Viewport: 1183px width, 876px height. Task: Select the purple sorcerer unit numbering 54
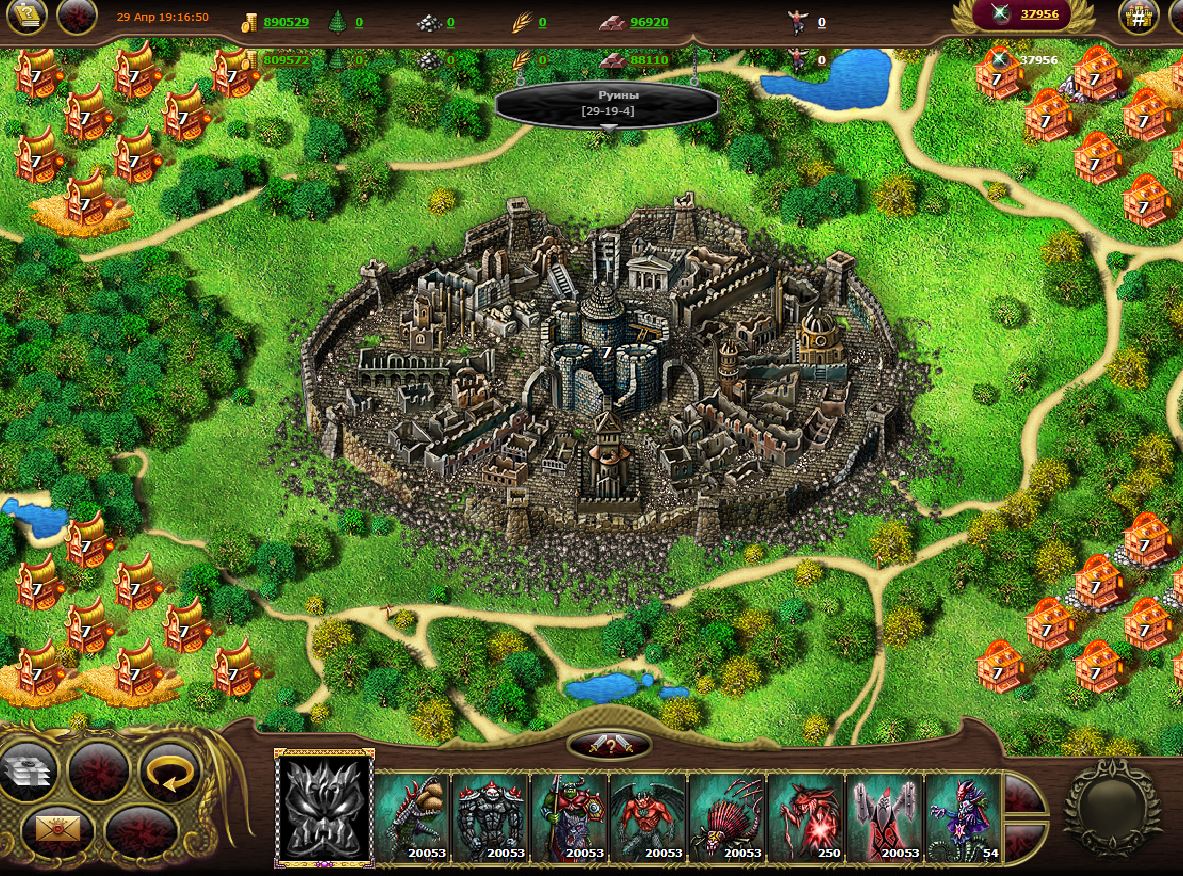point(963,817)
